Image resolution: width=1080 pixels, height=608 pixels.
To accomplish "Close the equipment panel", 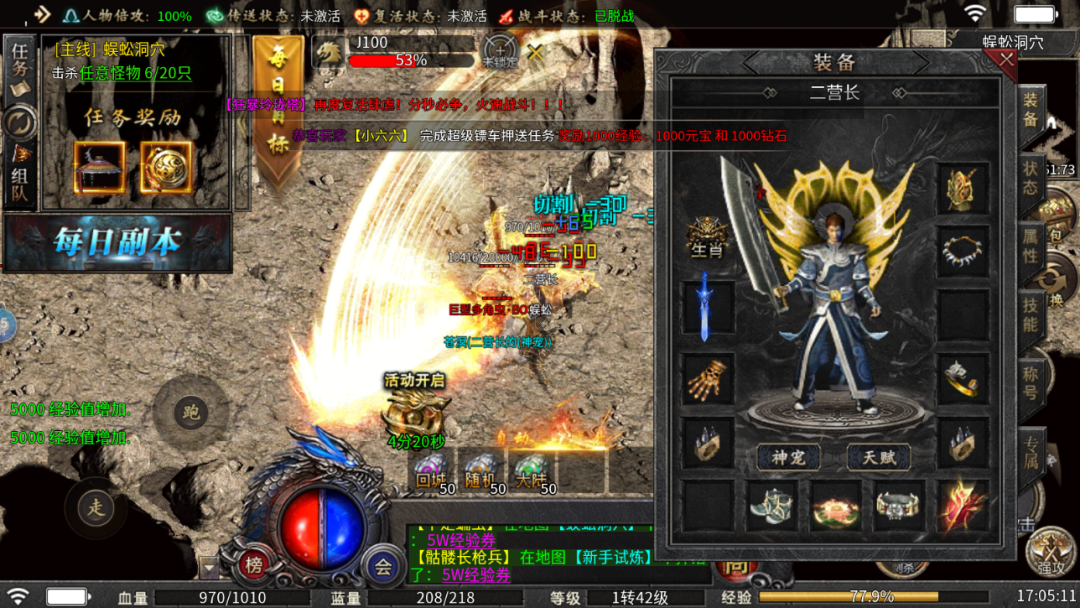I will [x=1006, y=59].
